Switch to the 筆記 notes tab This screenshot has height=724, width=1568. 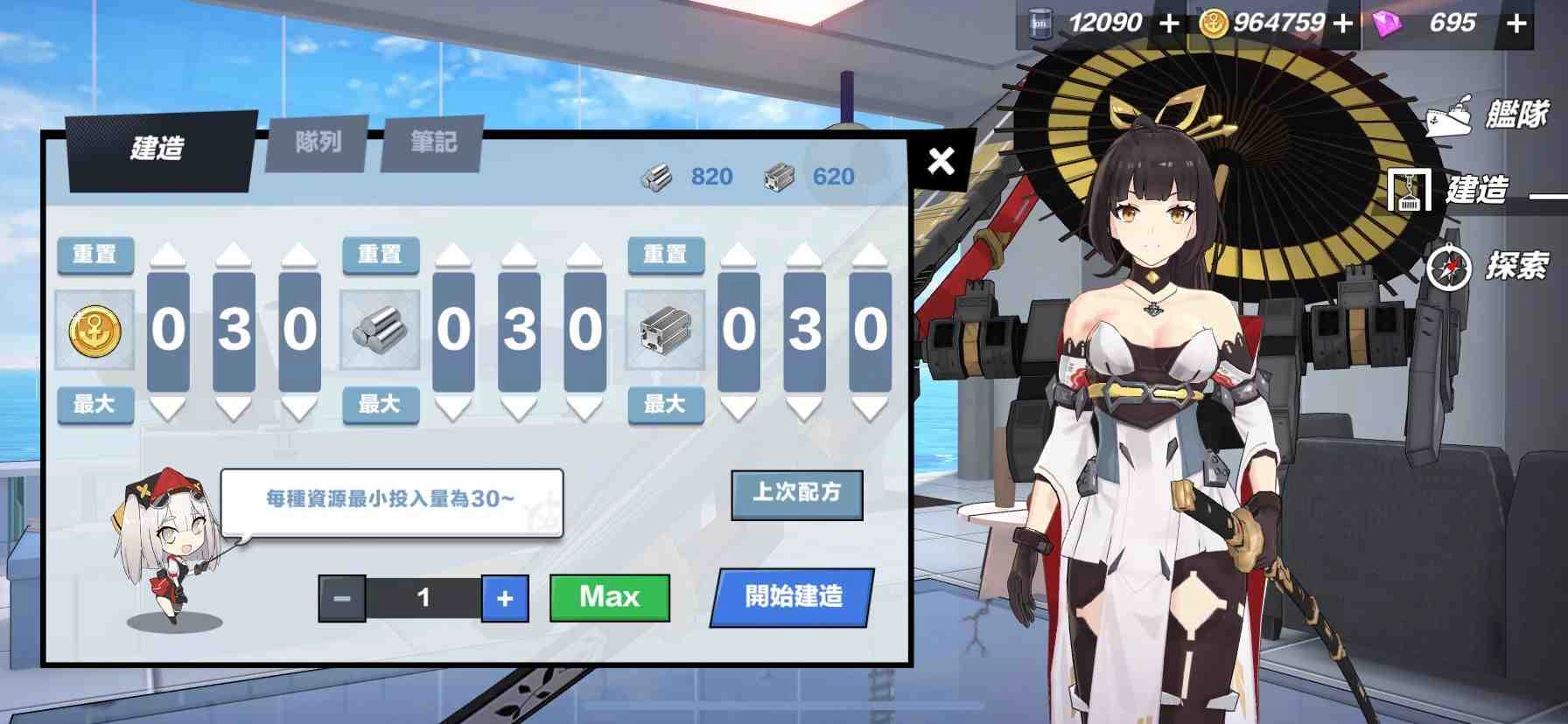[433, 143]
